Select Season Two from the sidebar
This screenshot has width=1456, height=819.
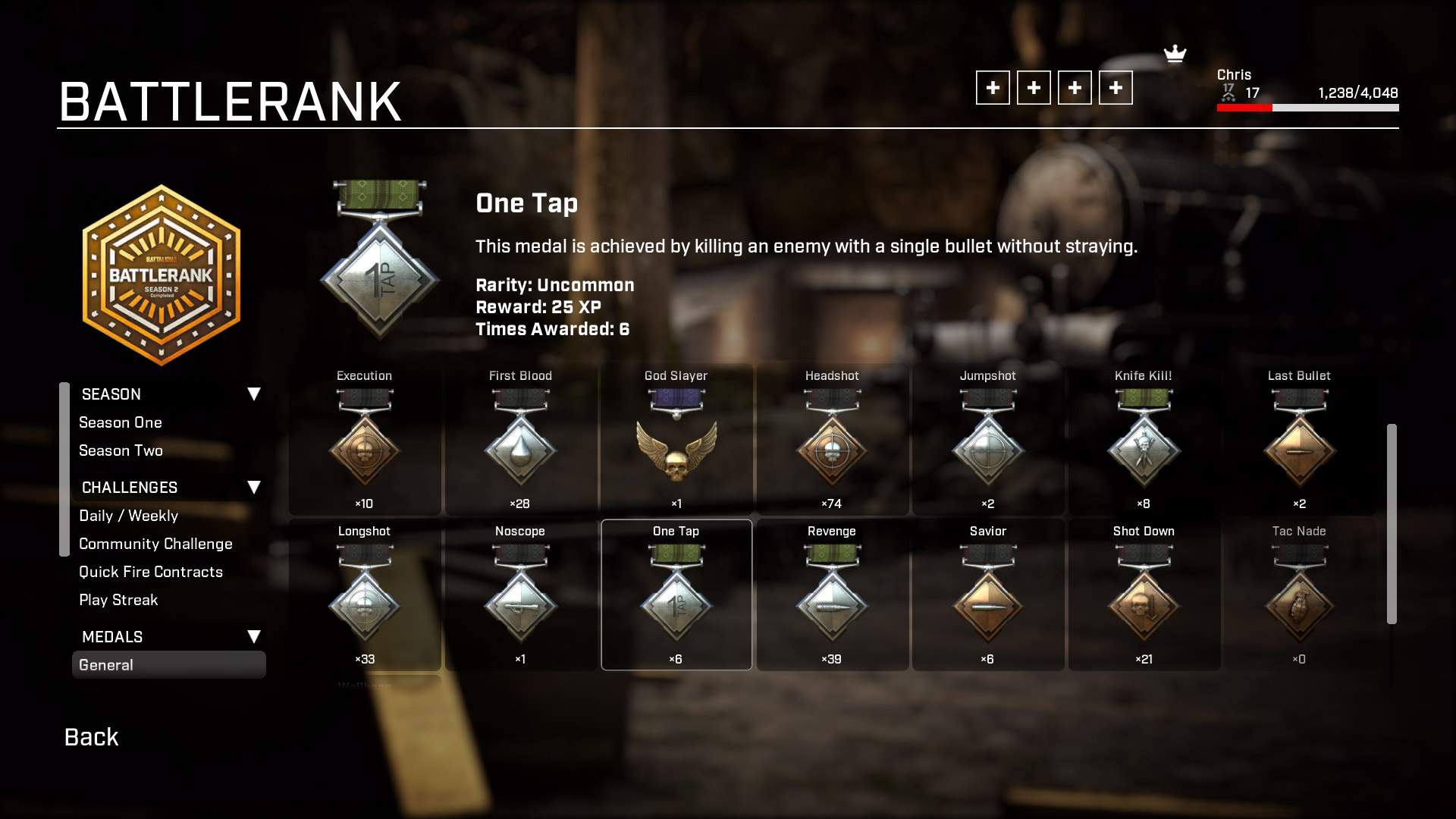click(x=121, y=450)
